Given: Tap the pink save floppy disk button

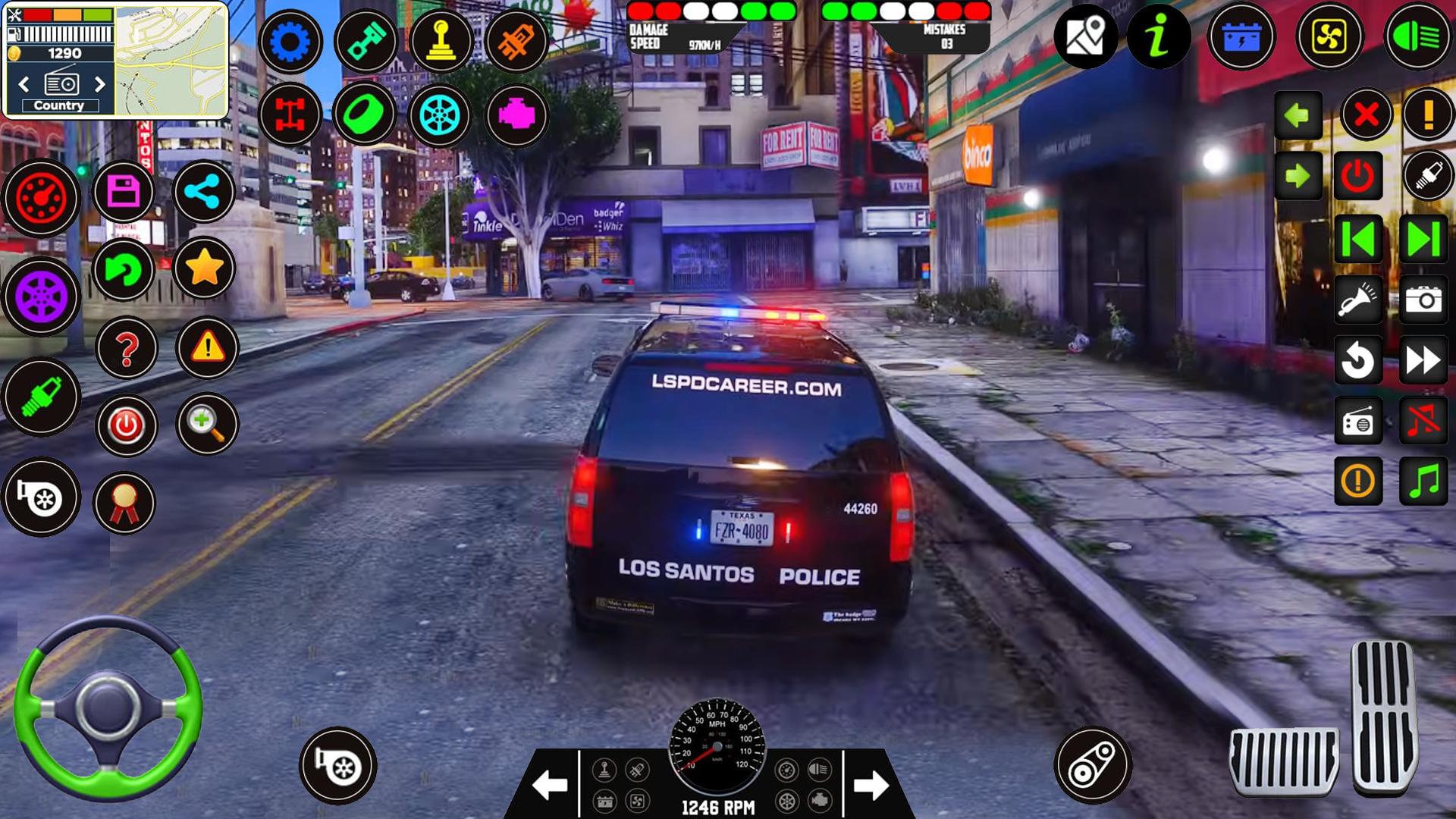Looking at the screenshot, I should 124,192.
